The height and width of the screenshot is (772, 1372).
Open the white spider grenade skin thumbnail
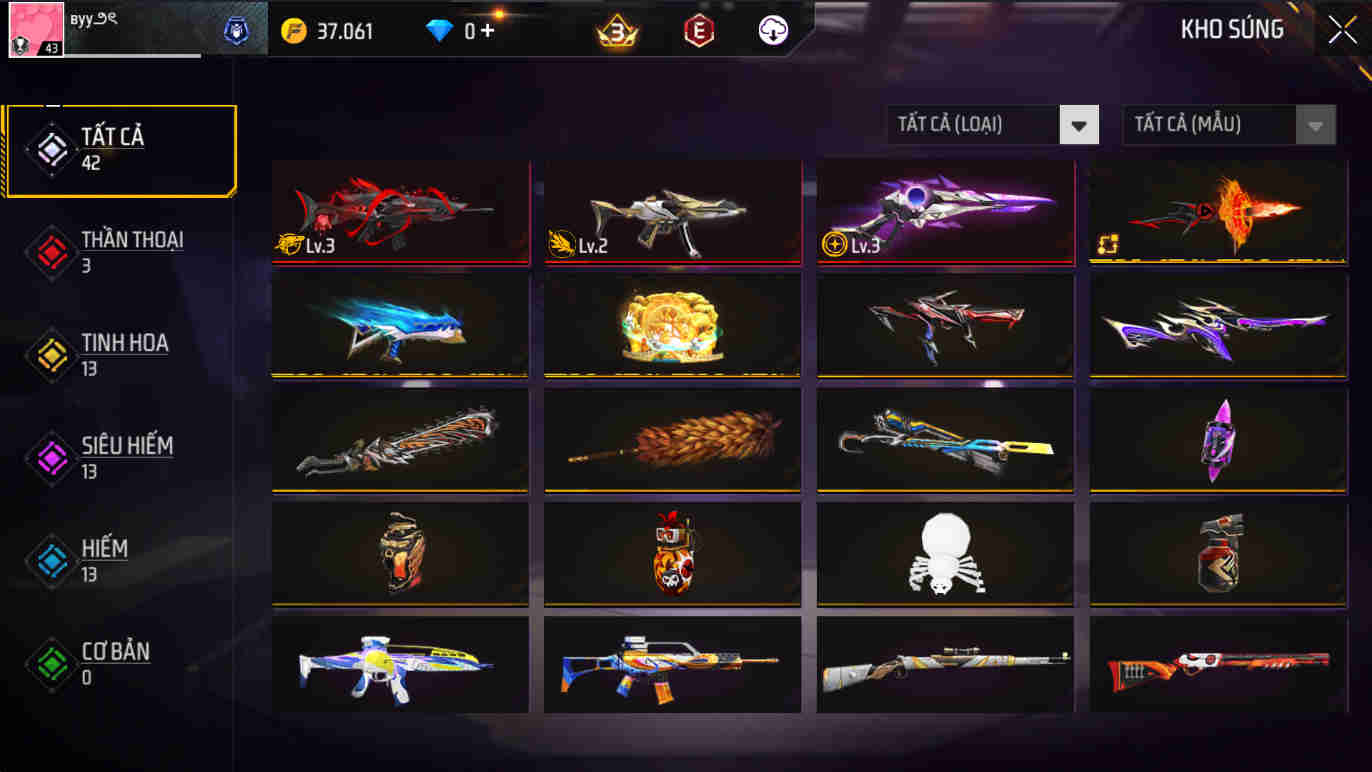(945, 552)
